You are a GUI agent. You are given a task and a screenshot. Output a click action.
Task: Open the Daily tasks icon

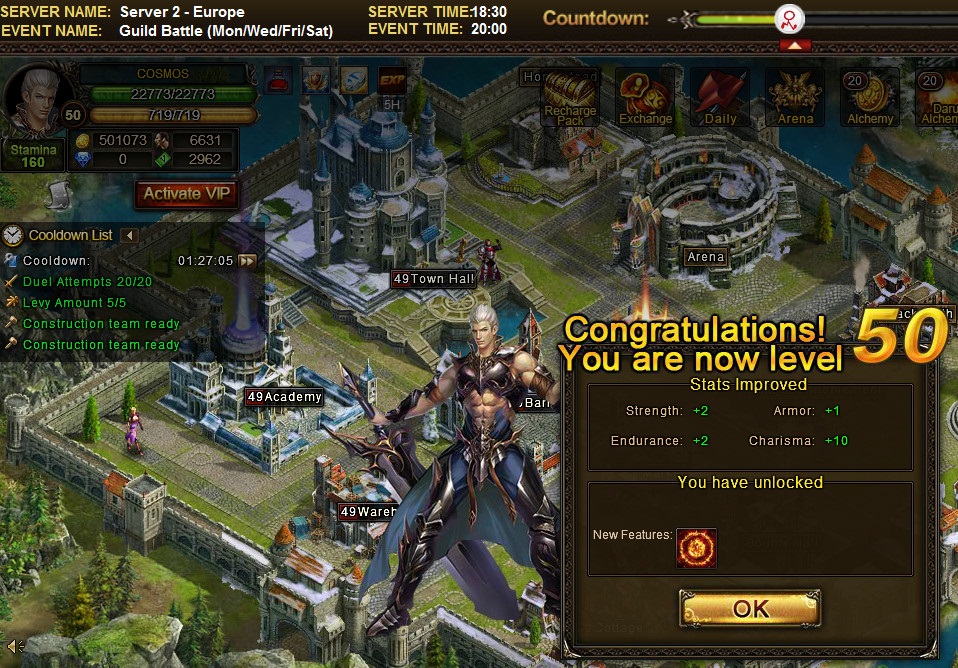point(720,98)
